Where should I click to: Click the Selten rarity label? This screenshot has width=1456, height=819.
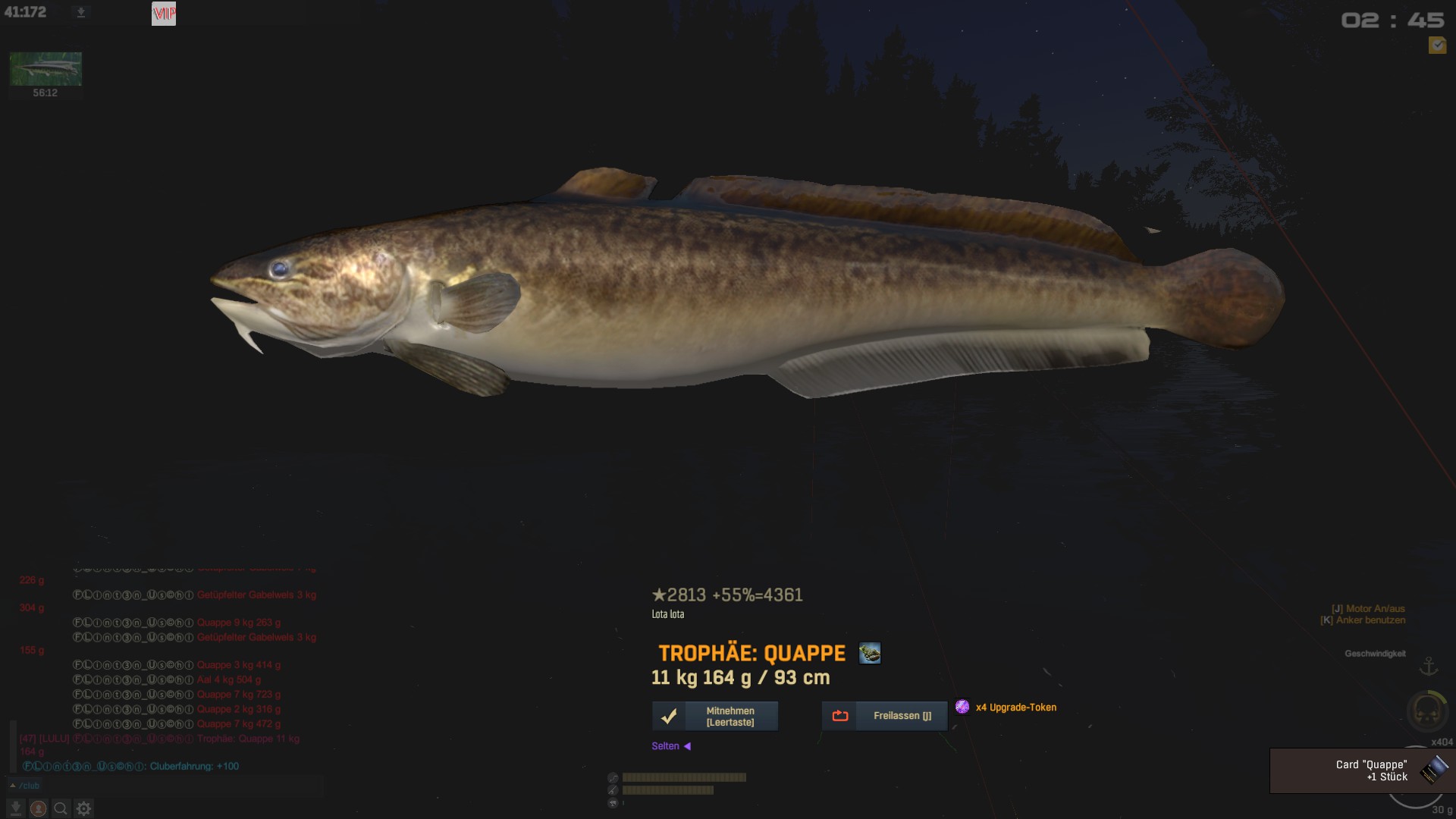pyautogui.click(x=665, y=746)
